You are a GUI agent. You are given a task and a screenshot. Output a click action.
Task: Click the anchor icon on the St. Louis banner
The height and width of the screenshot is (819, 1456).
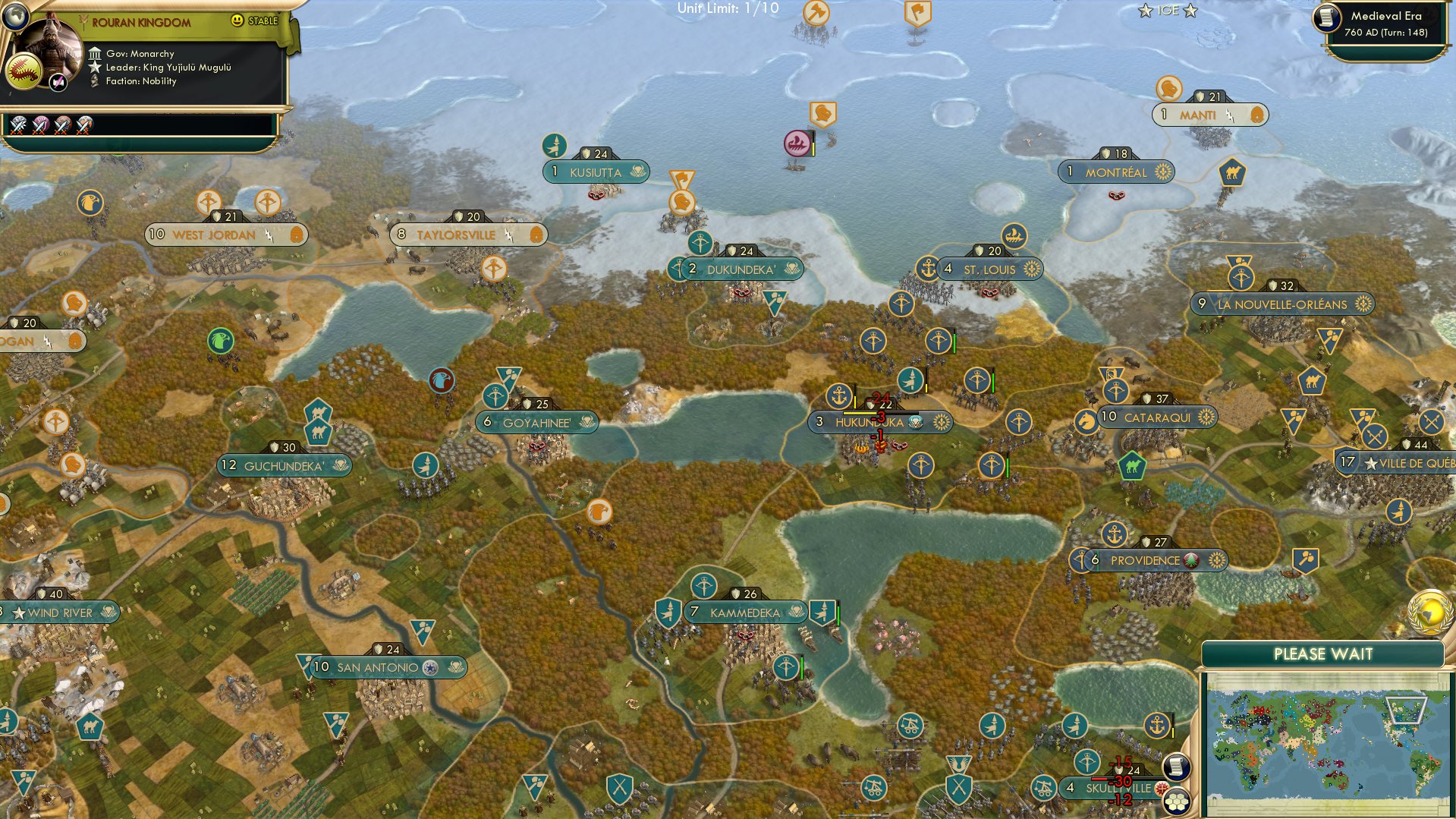click(x=927, y=268)
